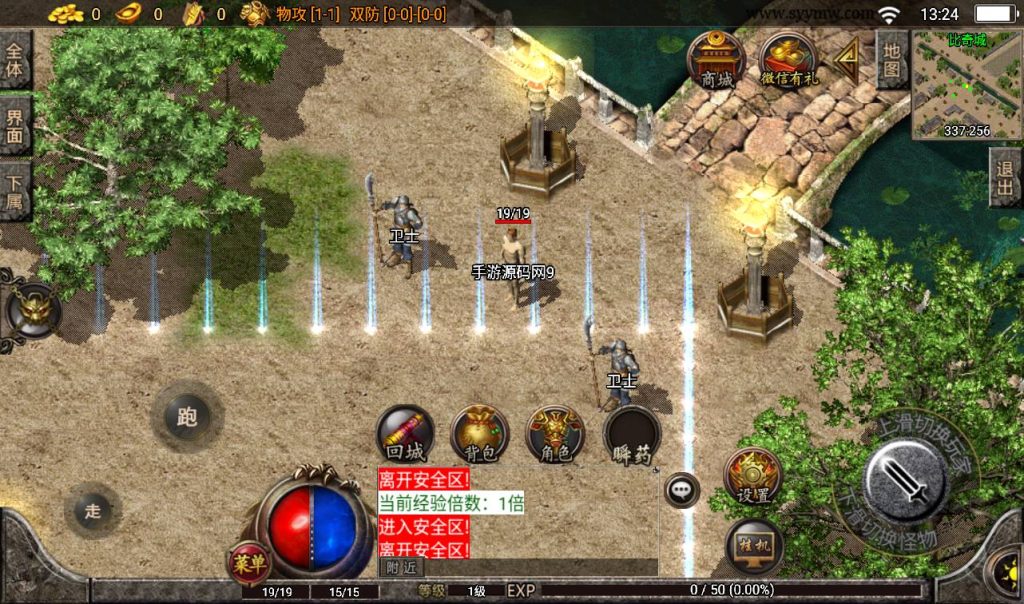The image size is (1024, 604).
Task: Tap the sword attack button
Action: tap(906, 482)
